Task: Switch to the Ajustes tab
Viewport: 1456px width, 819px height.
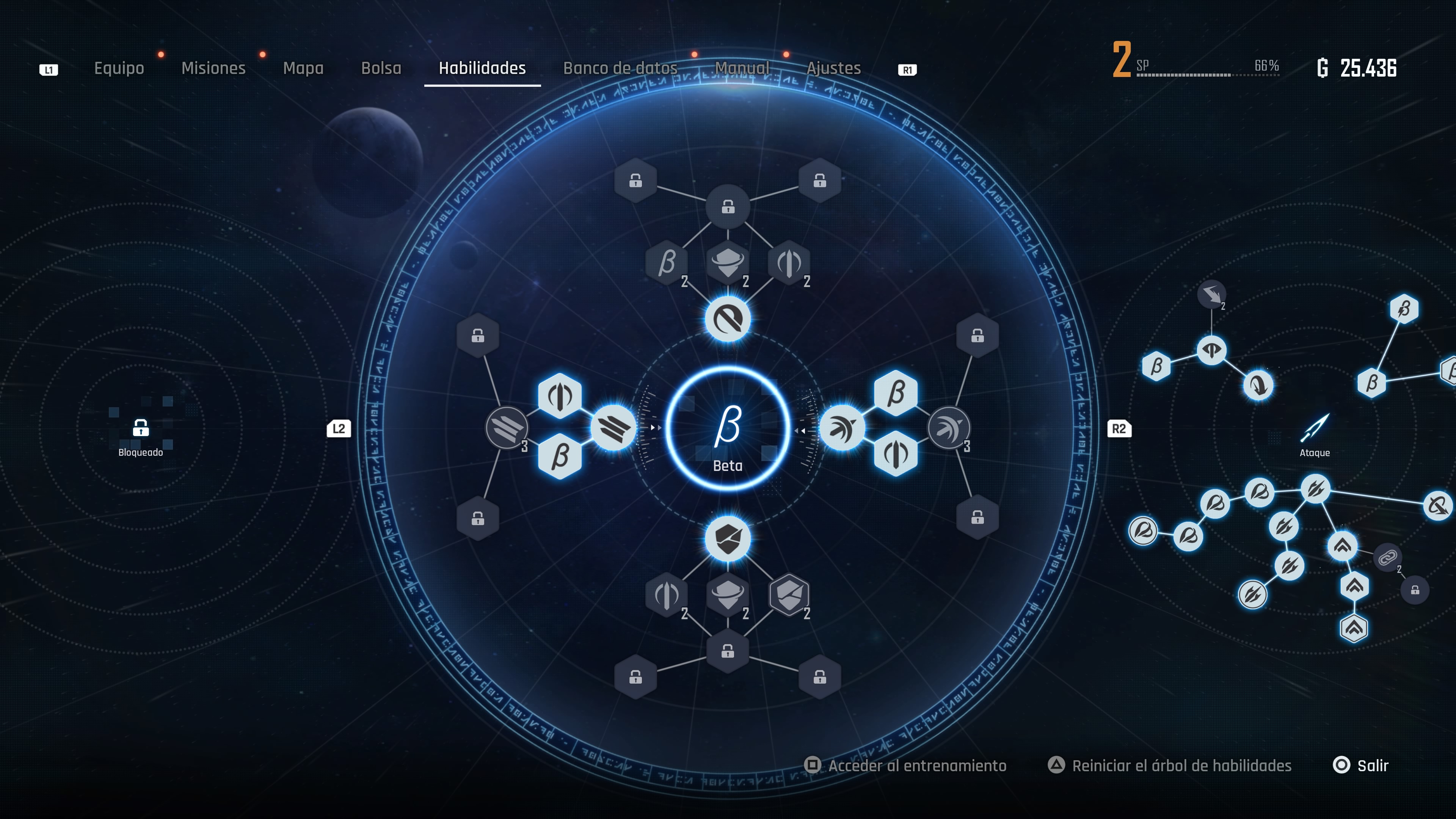Action: pos(833,68)
